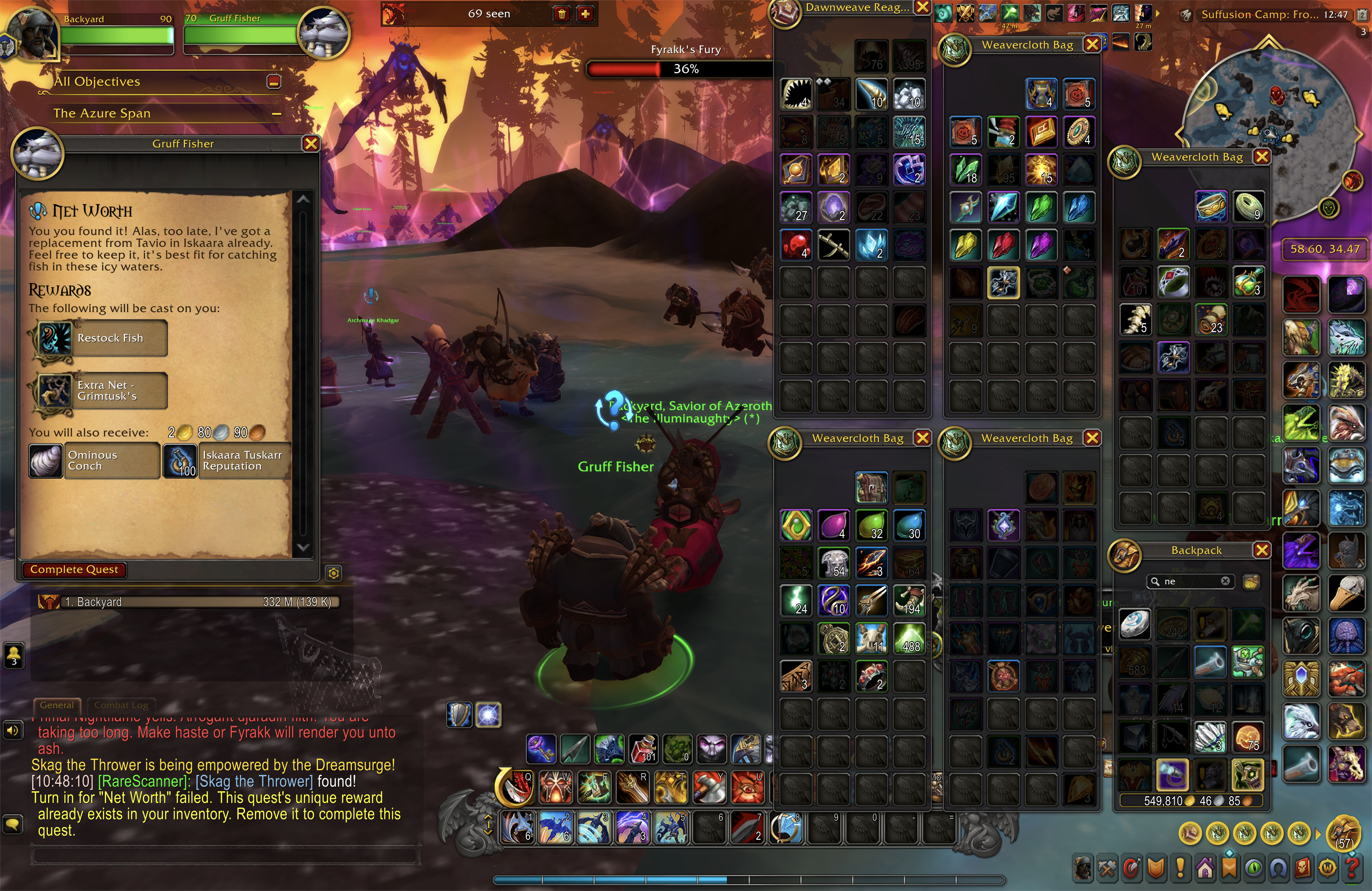Open the red question mark help button
1372x891 pixels.
tap(1352, 867)
